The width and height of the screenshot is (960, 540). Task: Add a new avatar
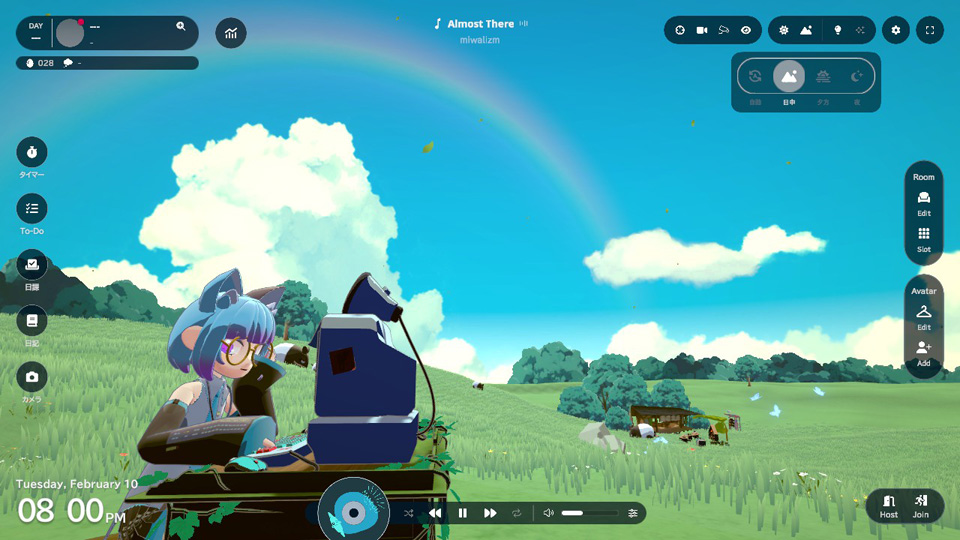pos(924,351)
